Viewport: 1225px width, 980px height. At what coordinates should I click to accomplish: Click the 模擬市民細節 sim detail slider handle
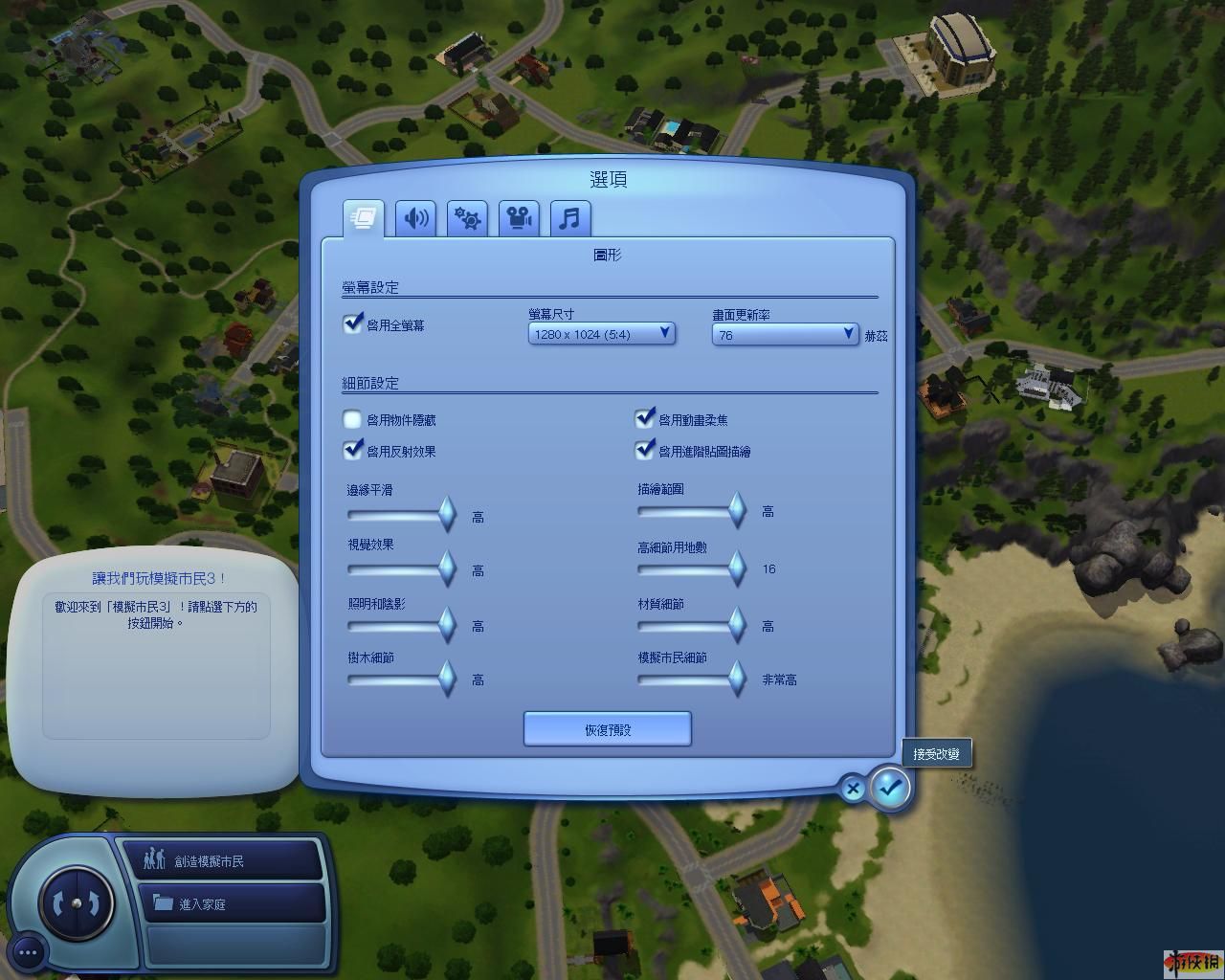pos(737,679)
